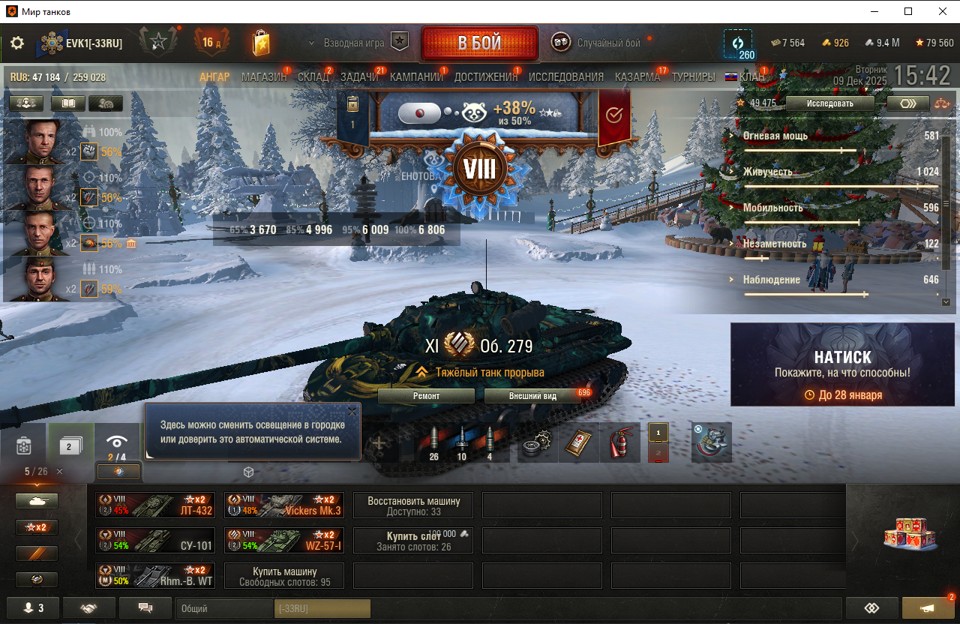Pick the WZ-57-I tank
Viewport: 960px width, 624px height.
tap(284, 541)
